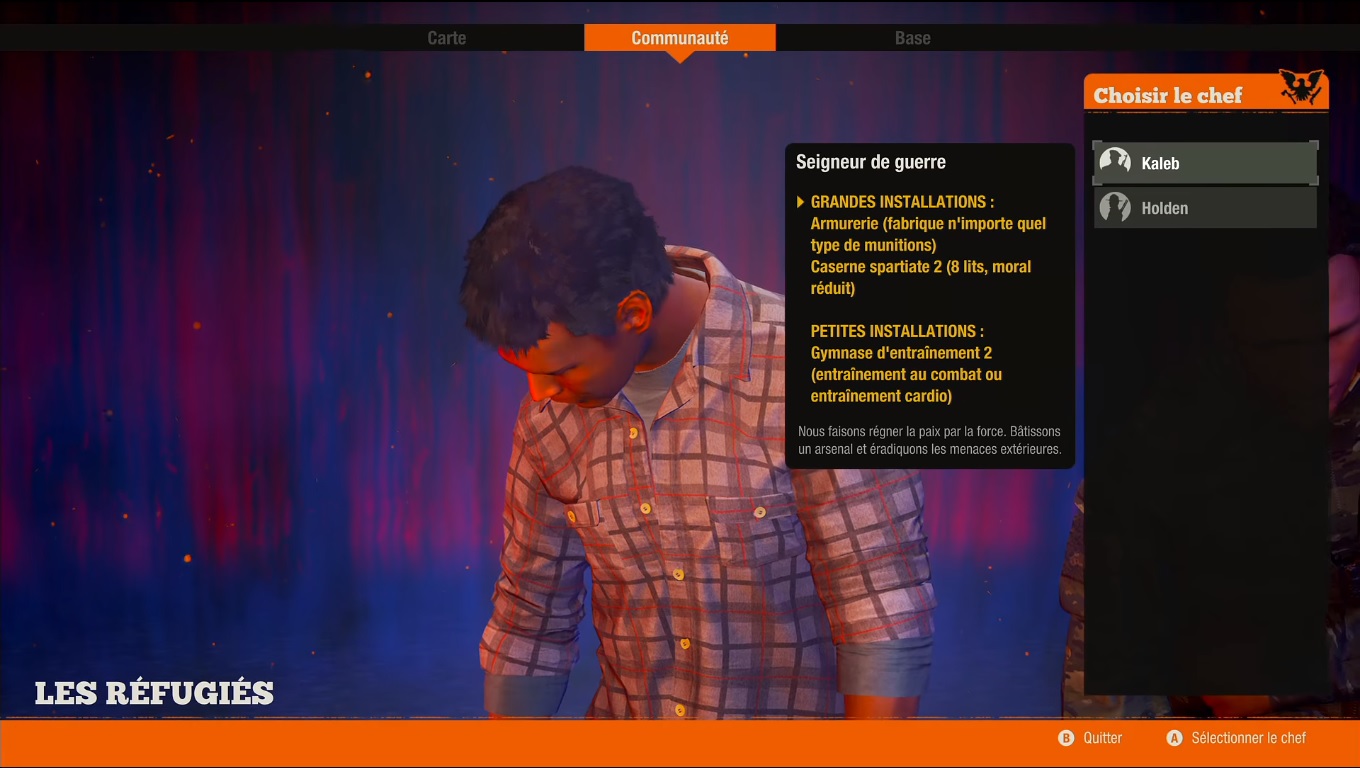Click the silhouette avatar in Kaleb's row
The height and width of the screenshot is (768, 1360).
pyautogui.click(x=1113, y=161)
